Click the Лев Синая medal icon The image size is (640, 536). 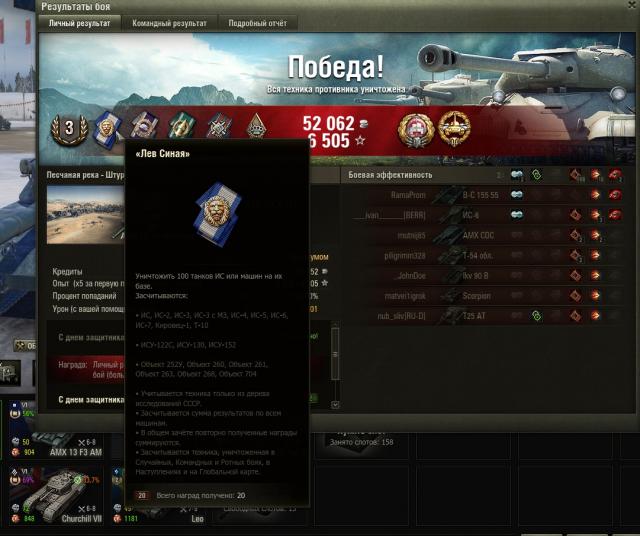108,126
